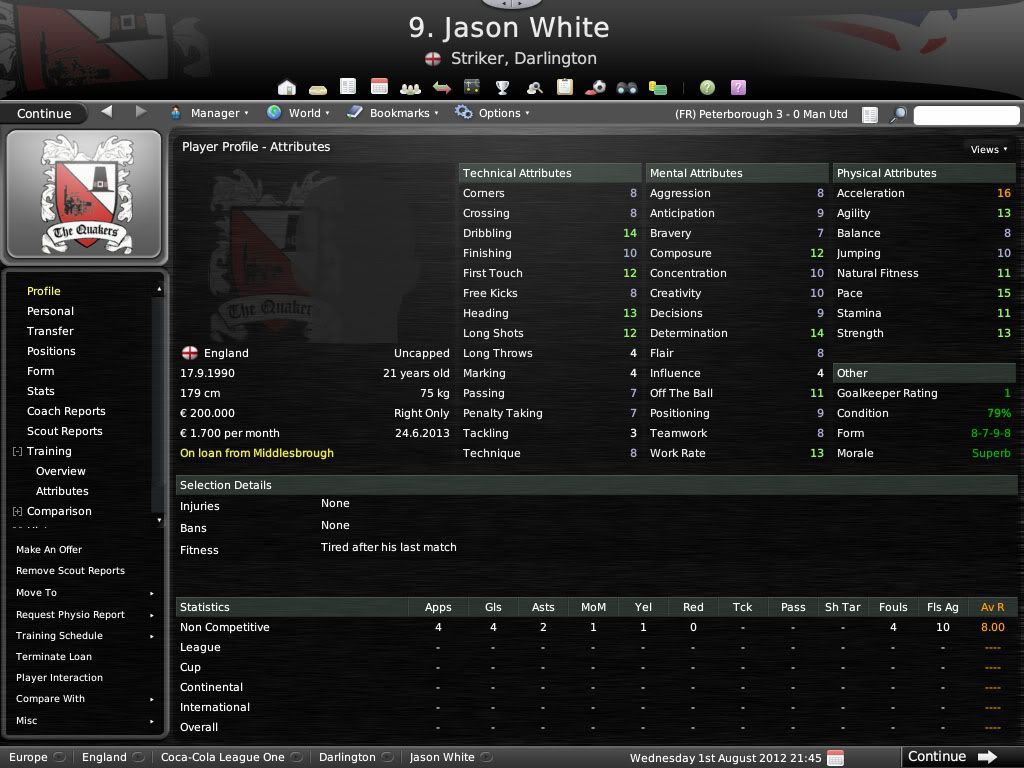Open Player Interaction

click(59, 678)
